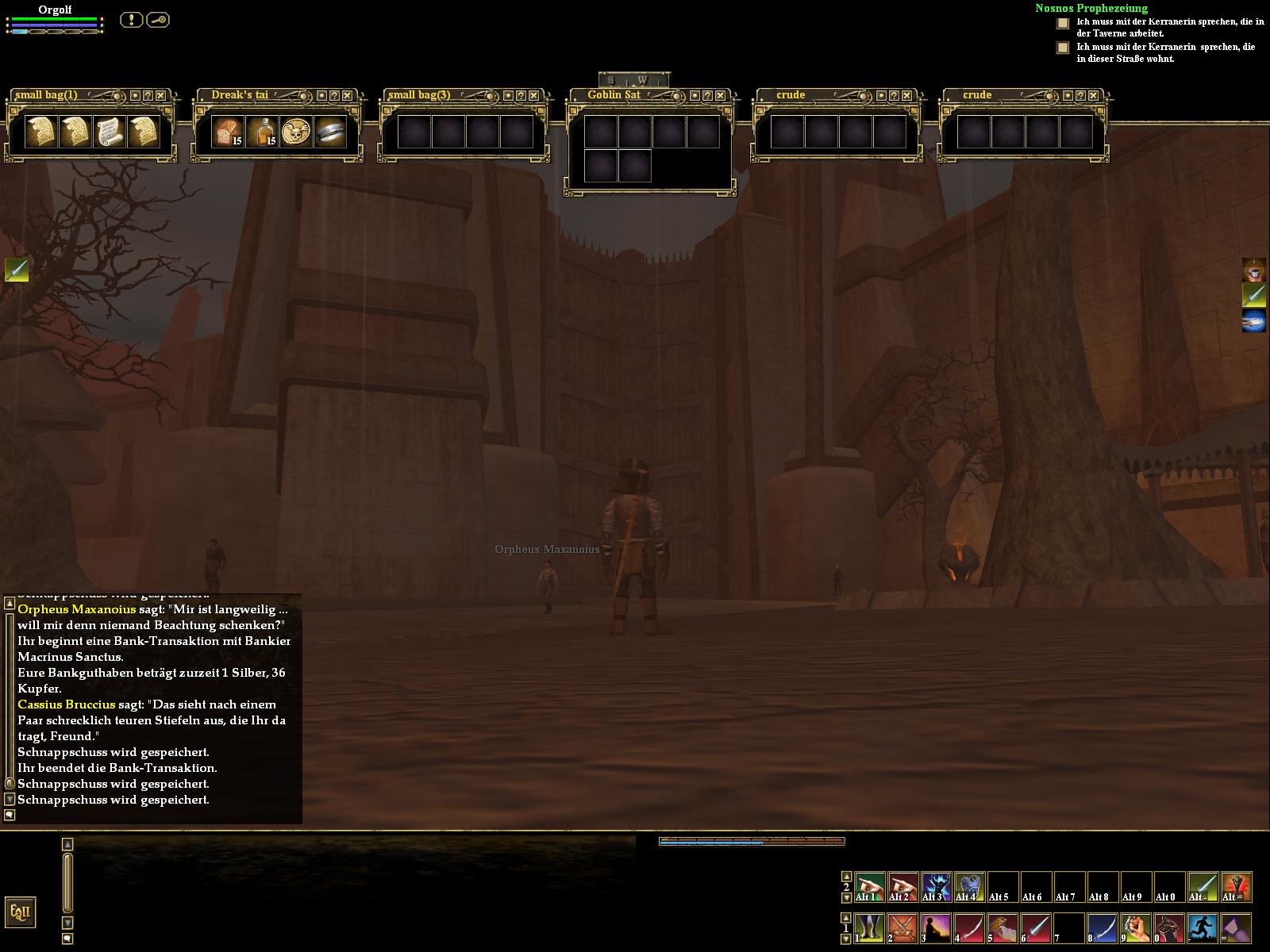Select the drink bottle stack of 15
Screen dimensions: 1270x952
[262, 132]
